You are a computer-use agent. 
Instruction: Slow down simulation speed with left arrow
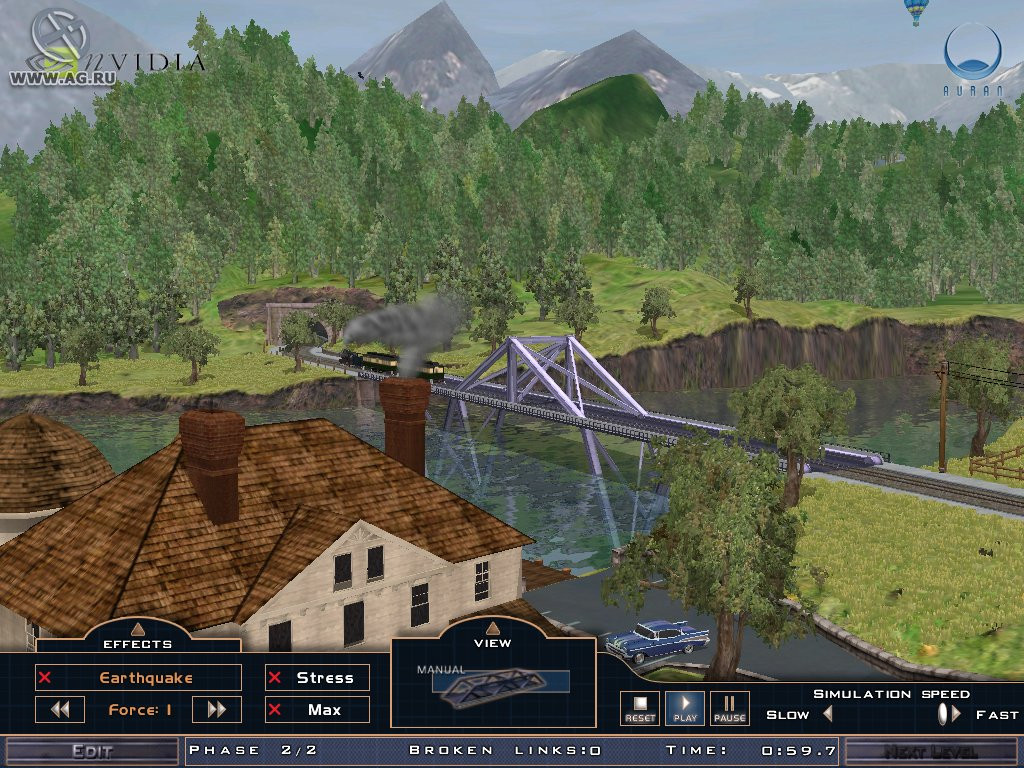[x=827, y=714]
